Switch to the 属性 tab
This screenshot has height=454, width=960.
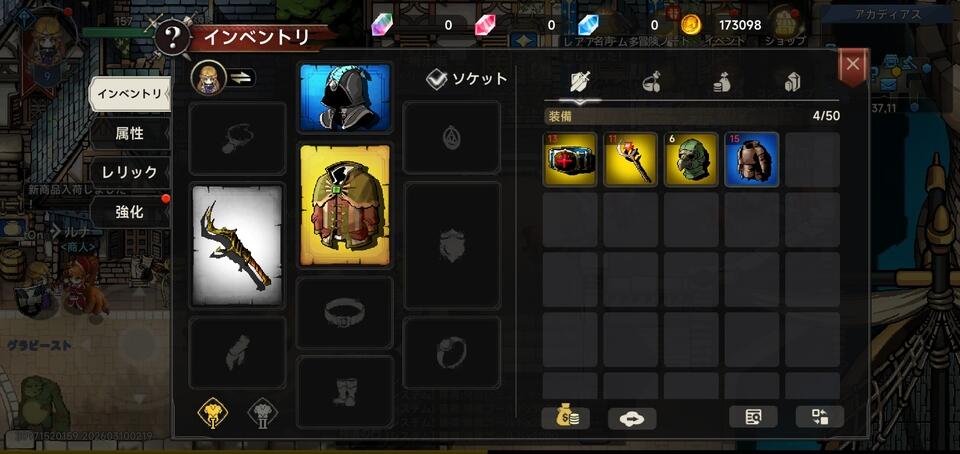(129, 133)
